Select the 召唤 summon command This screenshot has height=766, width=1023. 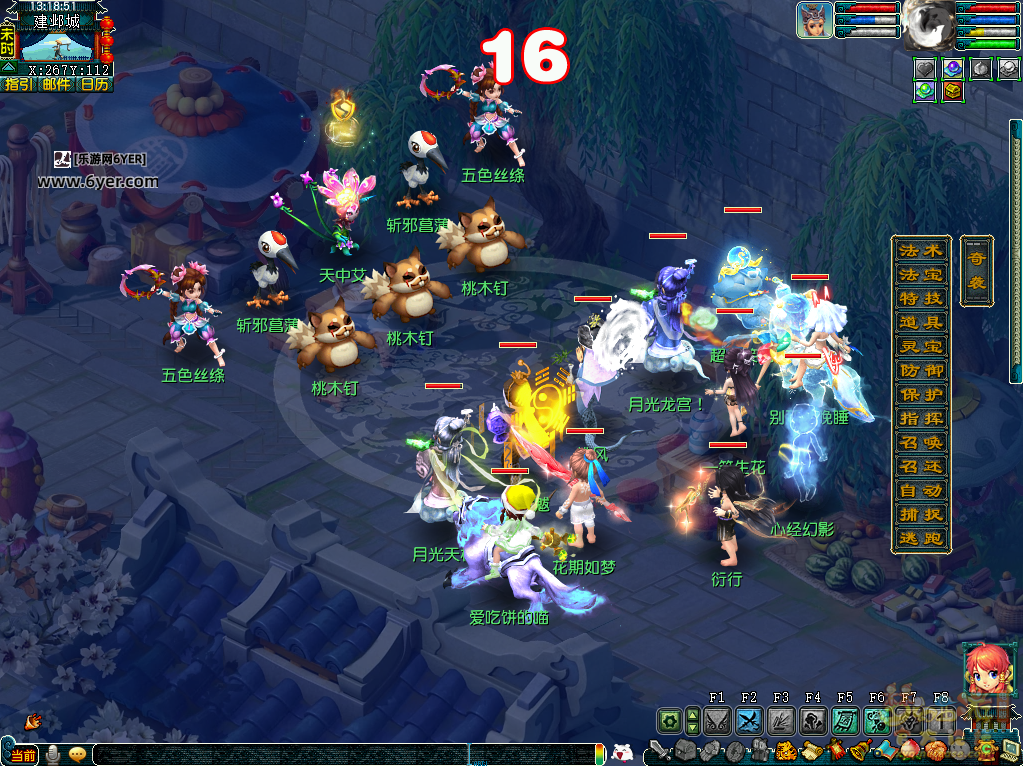pyautogui.click(x=921, y=442)
